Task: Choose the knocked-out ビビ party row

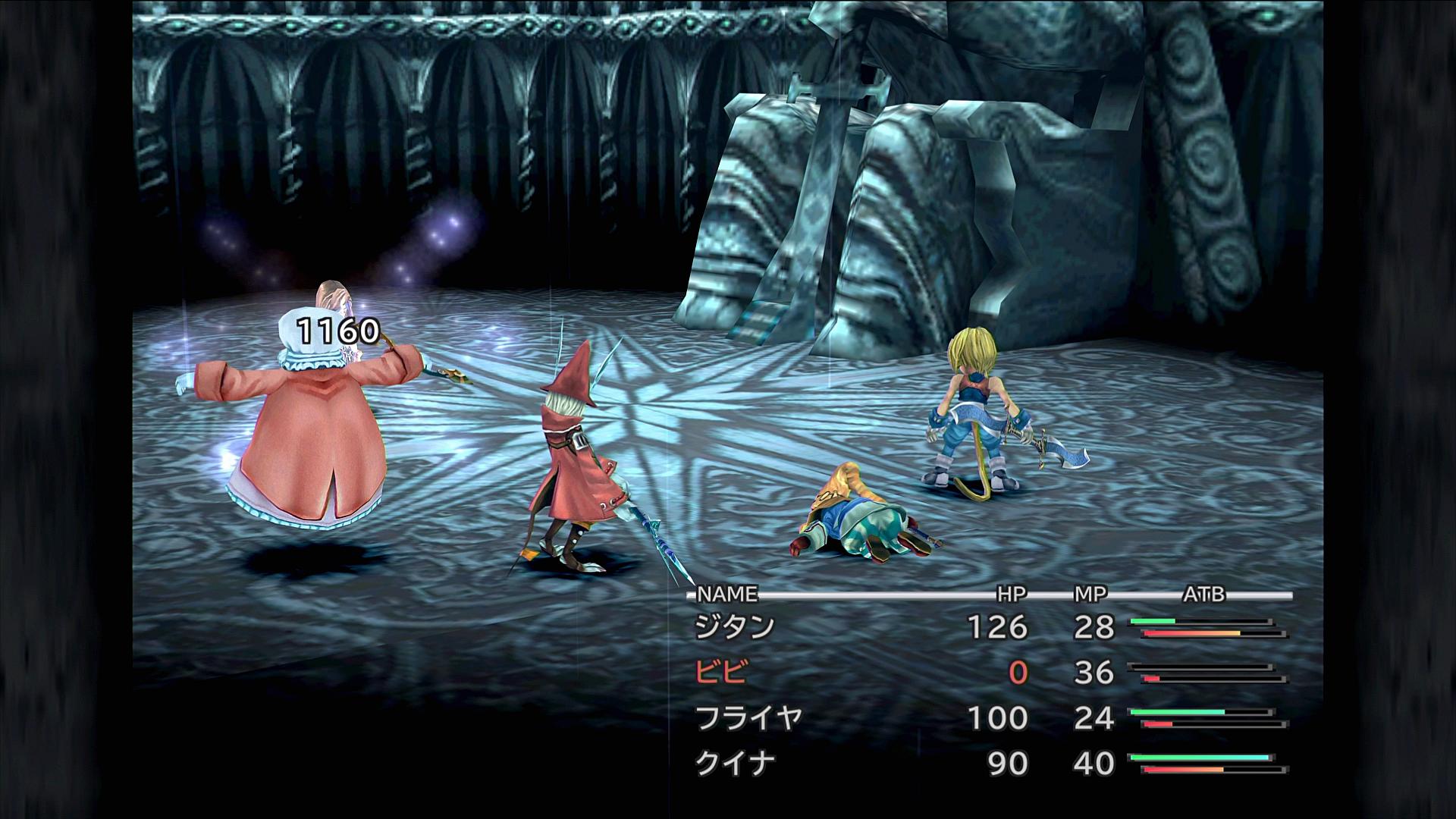Action: pyautogui.click(x=721, y=673)
